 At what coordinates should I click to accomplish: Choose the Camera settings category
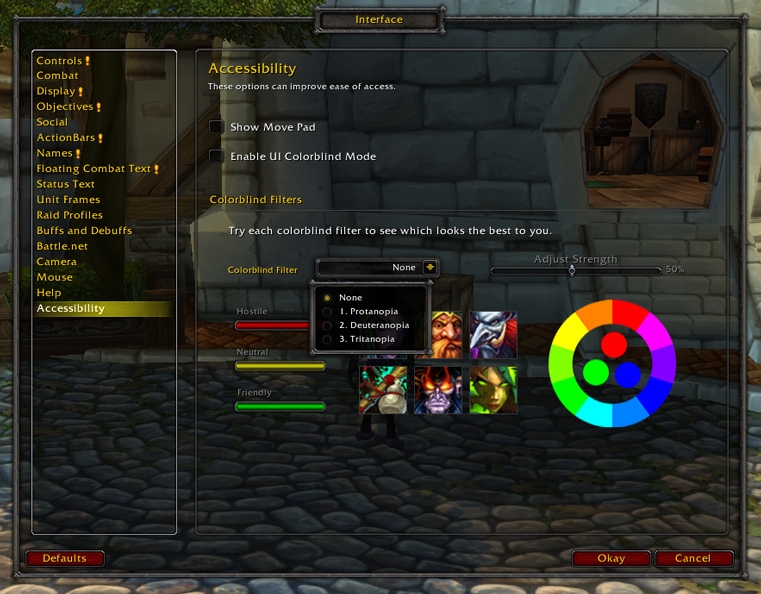56,262
